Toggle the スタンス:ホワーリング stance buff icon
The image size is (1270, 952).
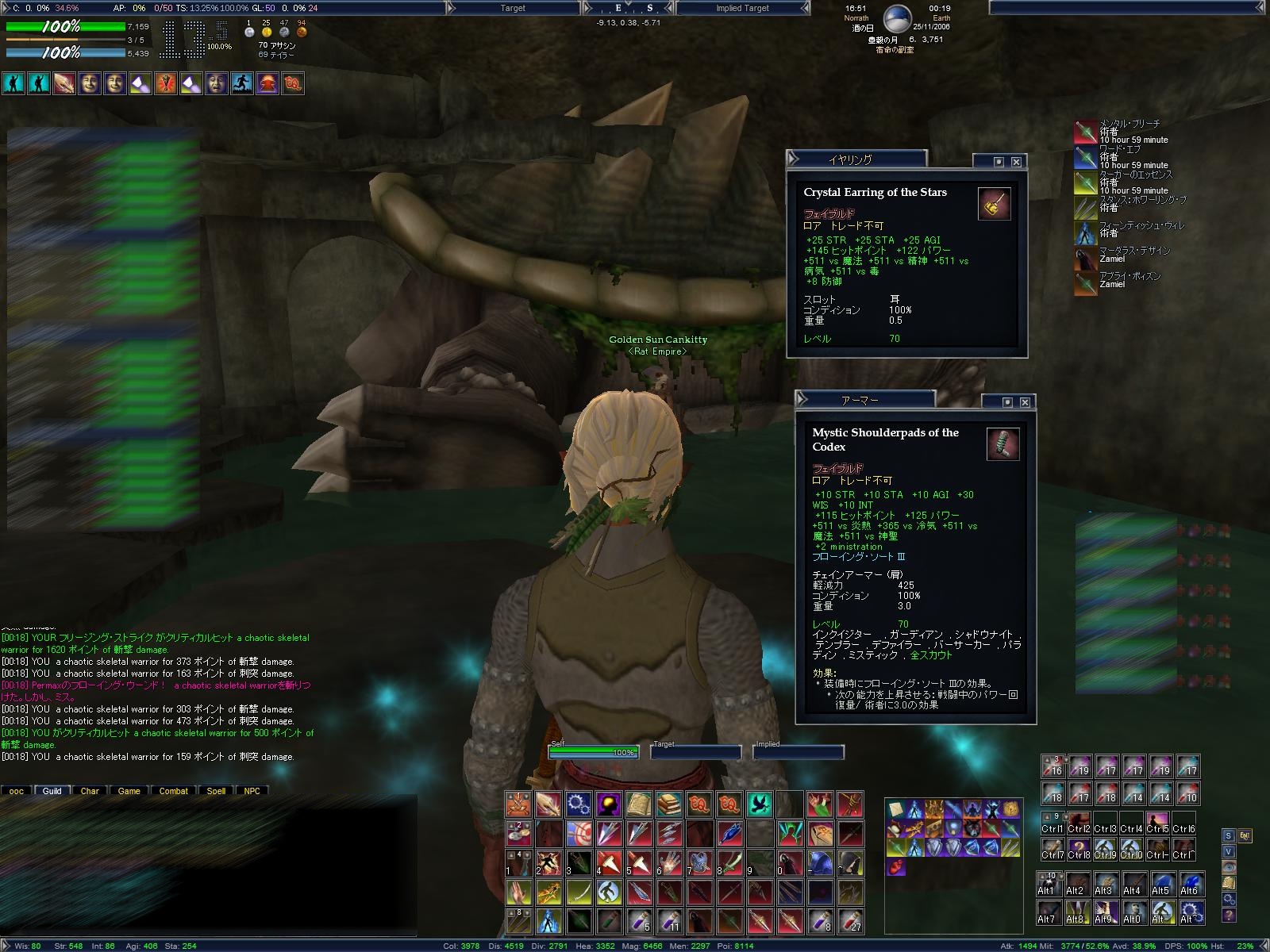pos(1086,208)
